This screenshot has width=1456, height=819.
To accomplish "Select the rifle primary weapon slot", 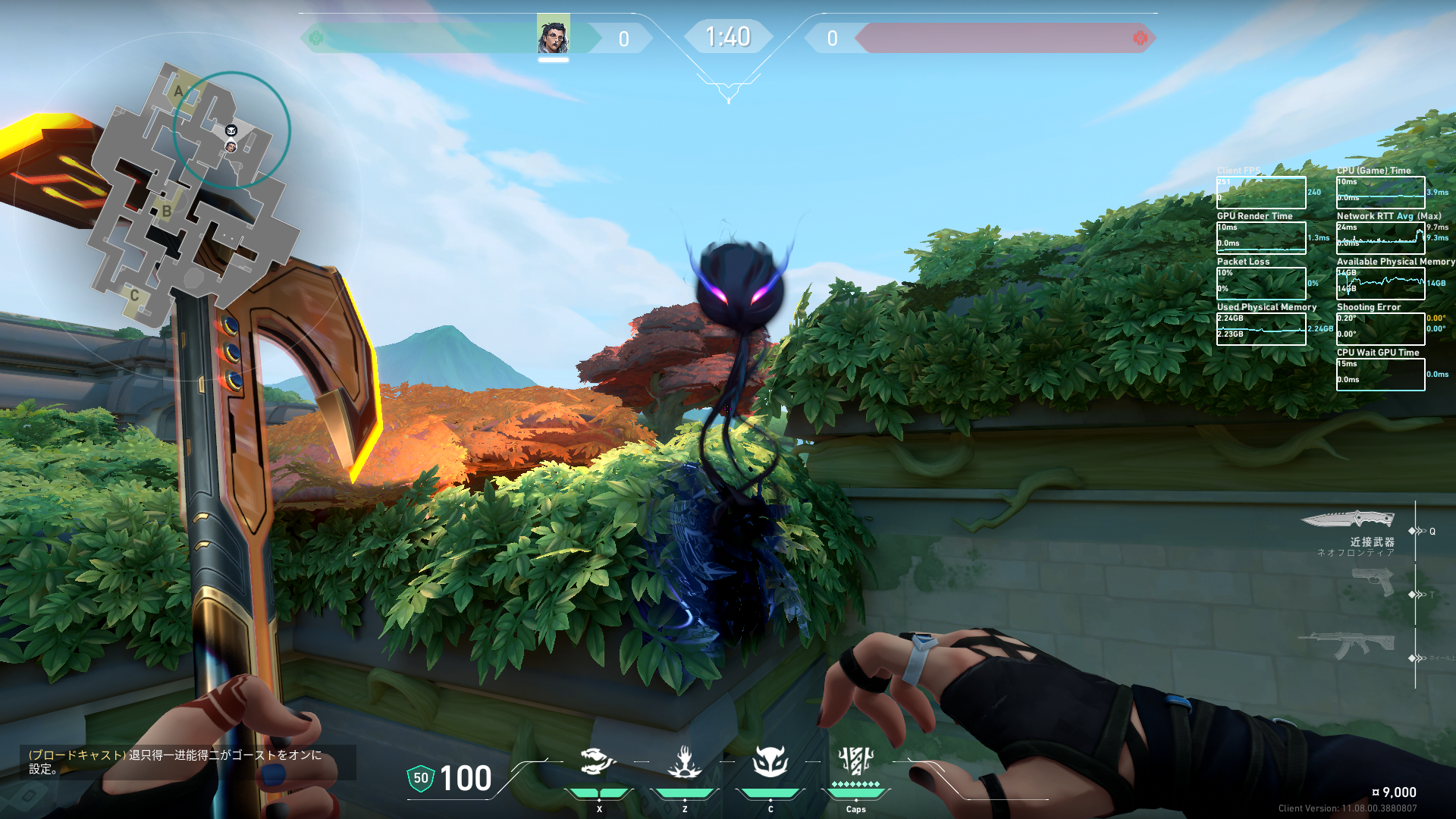I will coord(1347,646).
